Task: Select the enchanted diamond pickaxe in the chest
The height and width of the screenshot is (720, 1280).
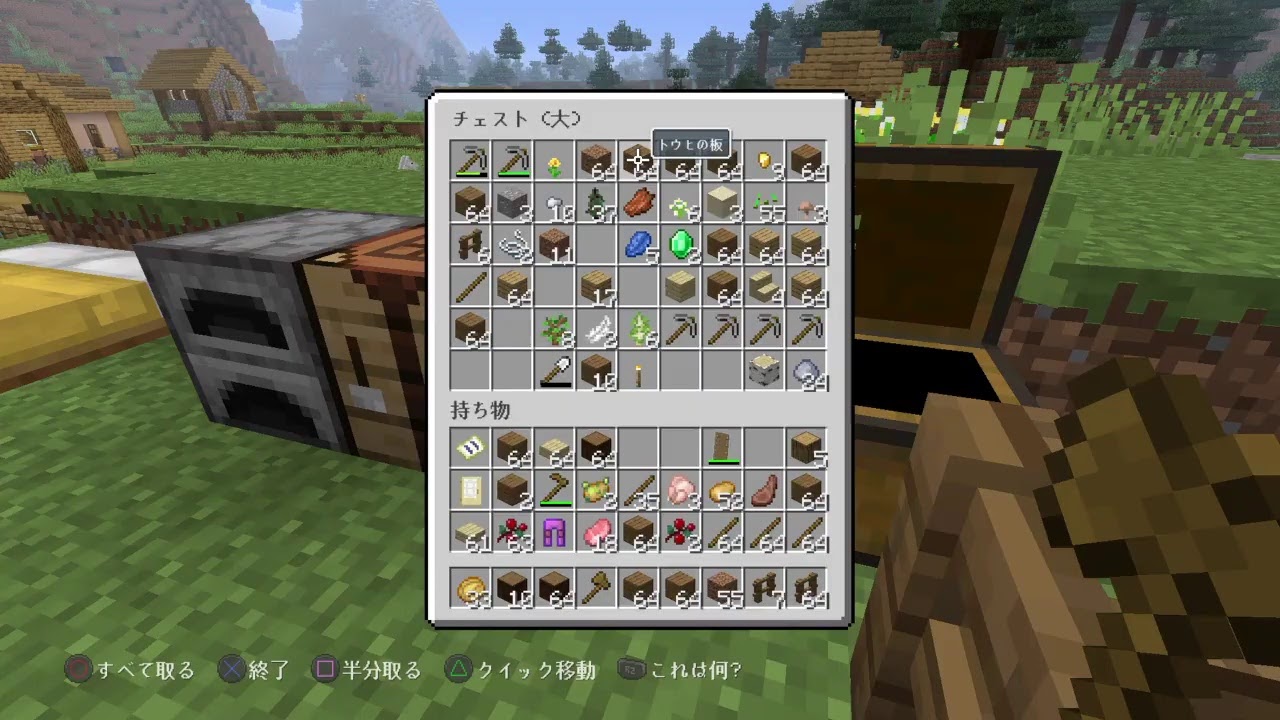Action: point(471,160)
